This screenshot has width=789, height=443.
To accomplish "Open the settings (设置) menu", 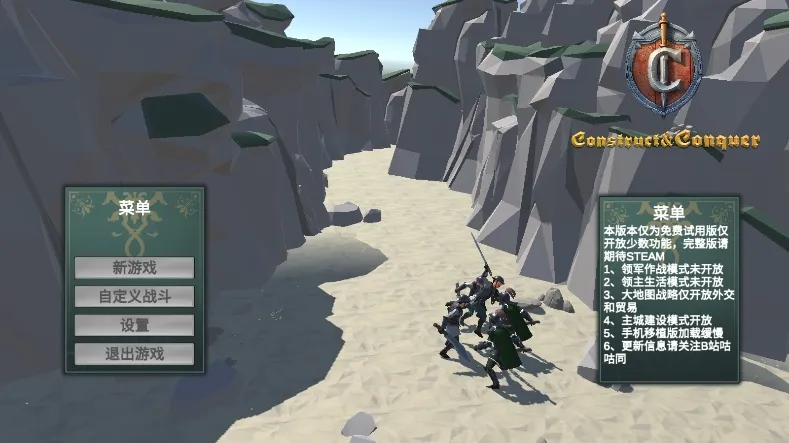I will (134, 325).
